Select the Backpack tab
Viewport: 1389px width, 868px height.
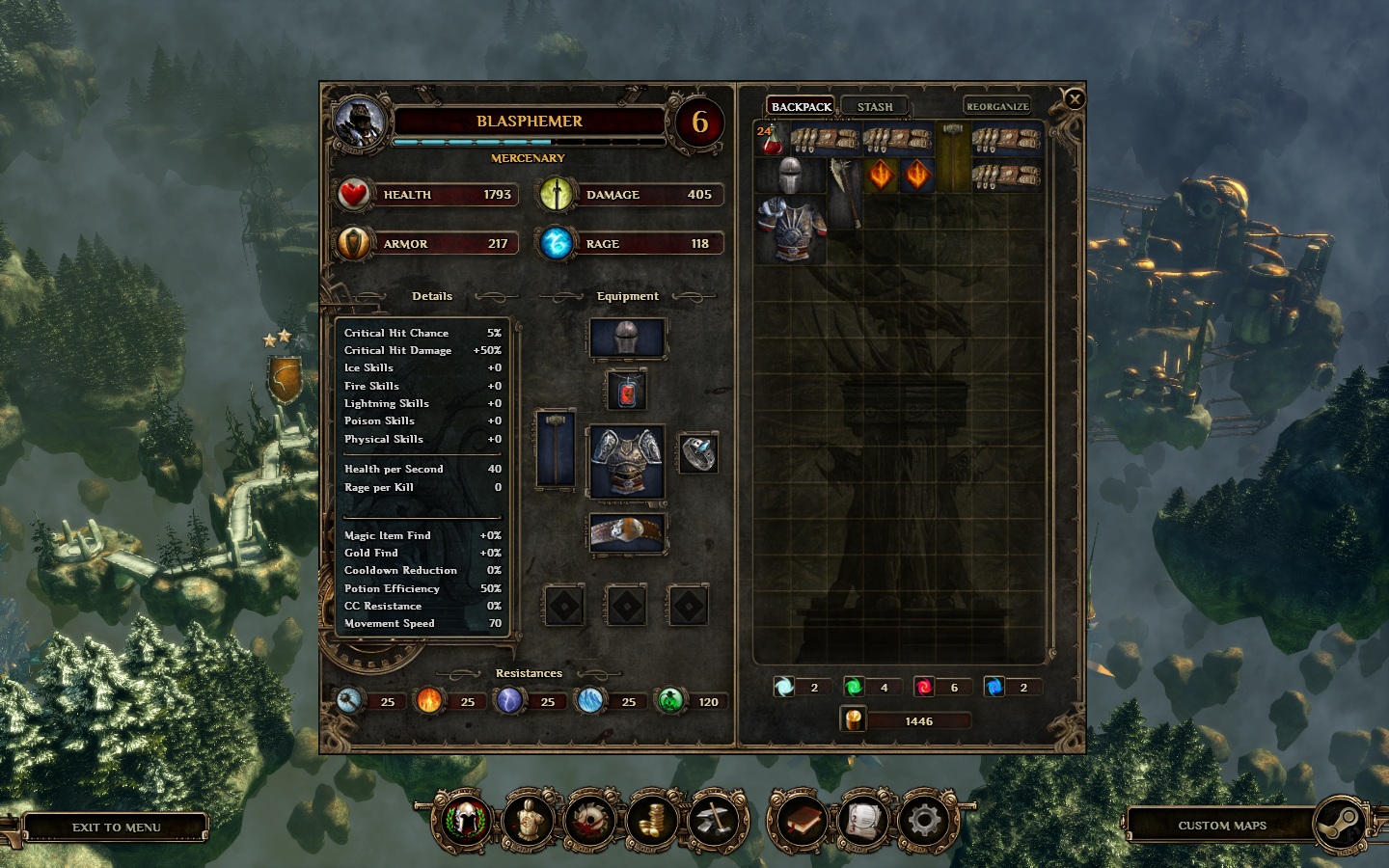801,106
